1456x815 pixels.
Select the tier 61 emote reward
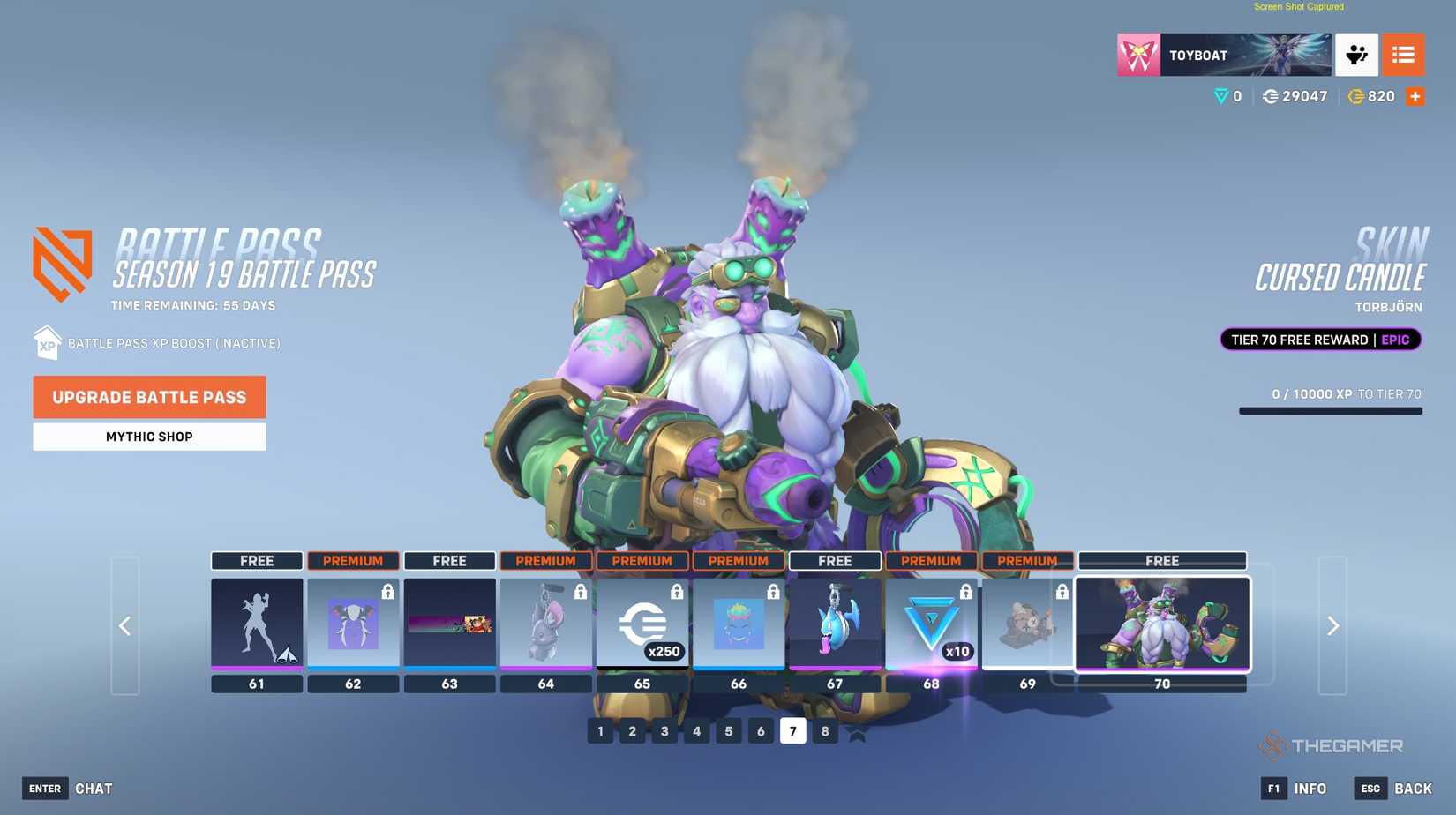257,624
